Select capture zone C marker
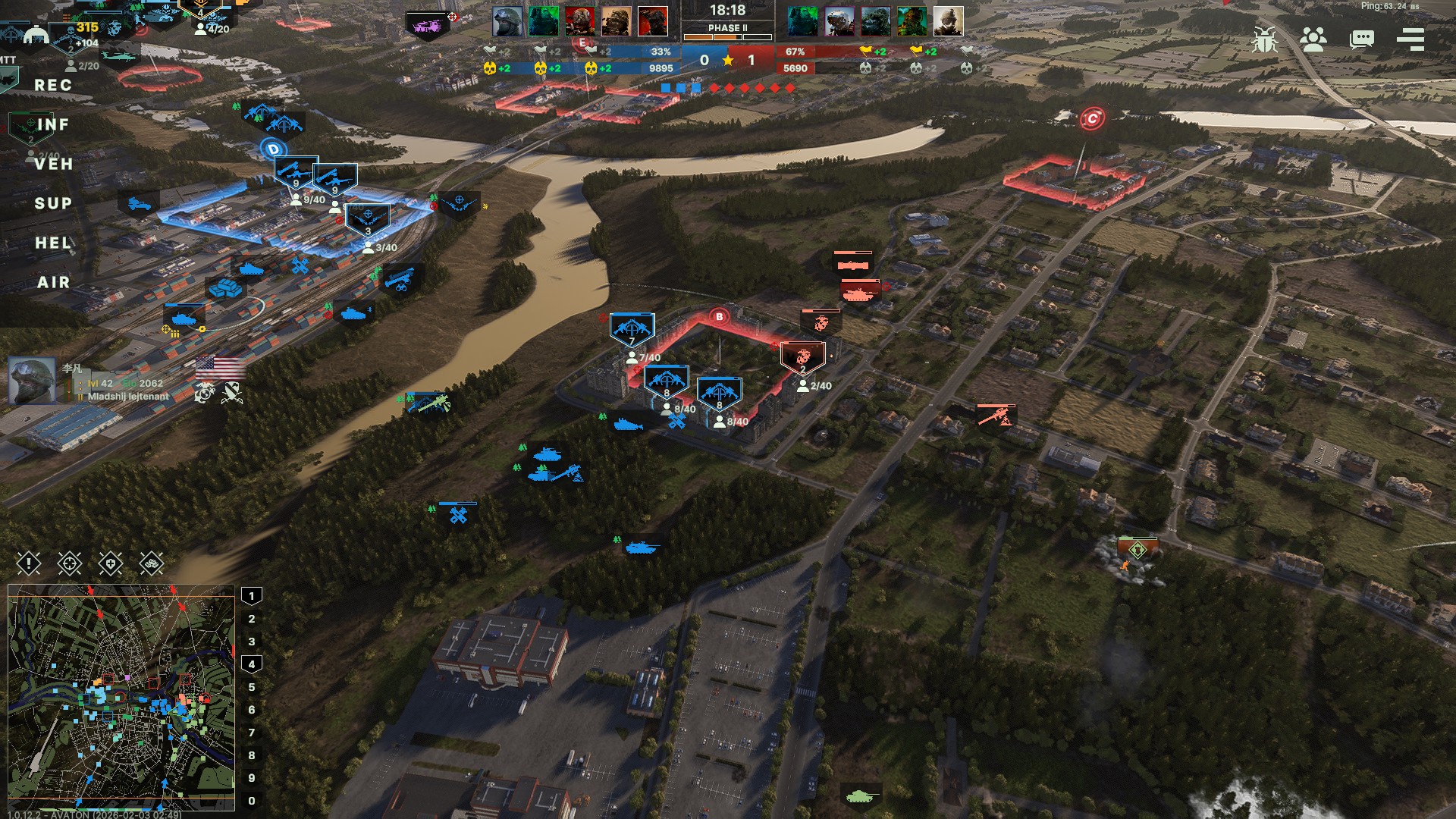 pos(1092,118)
